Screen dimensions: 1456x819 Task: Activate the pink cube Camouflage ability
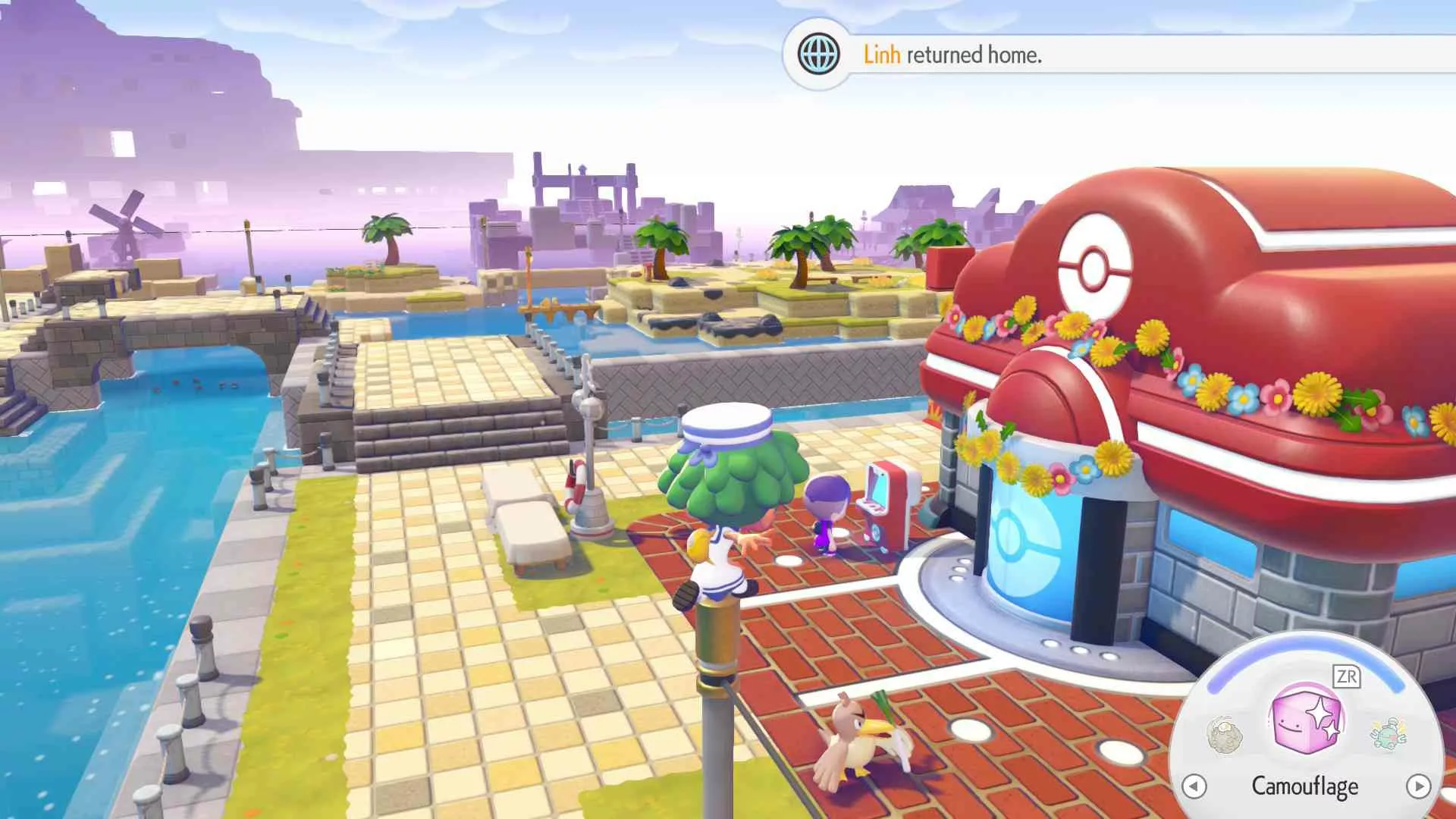pyautogui.click(x=1305, y=720)
